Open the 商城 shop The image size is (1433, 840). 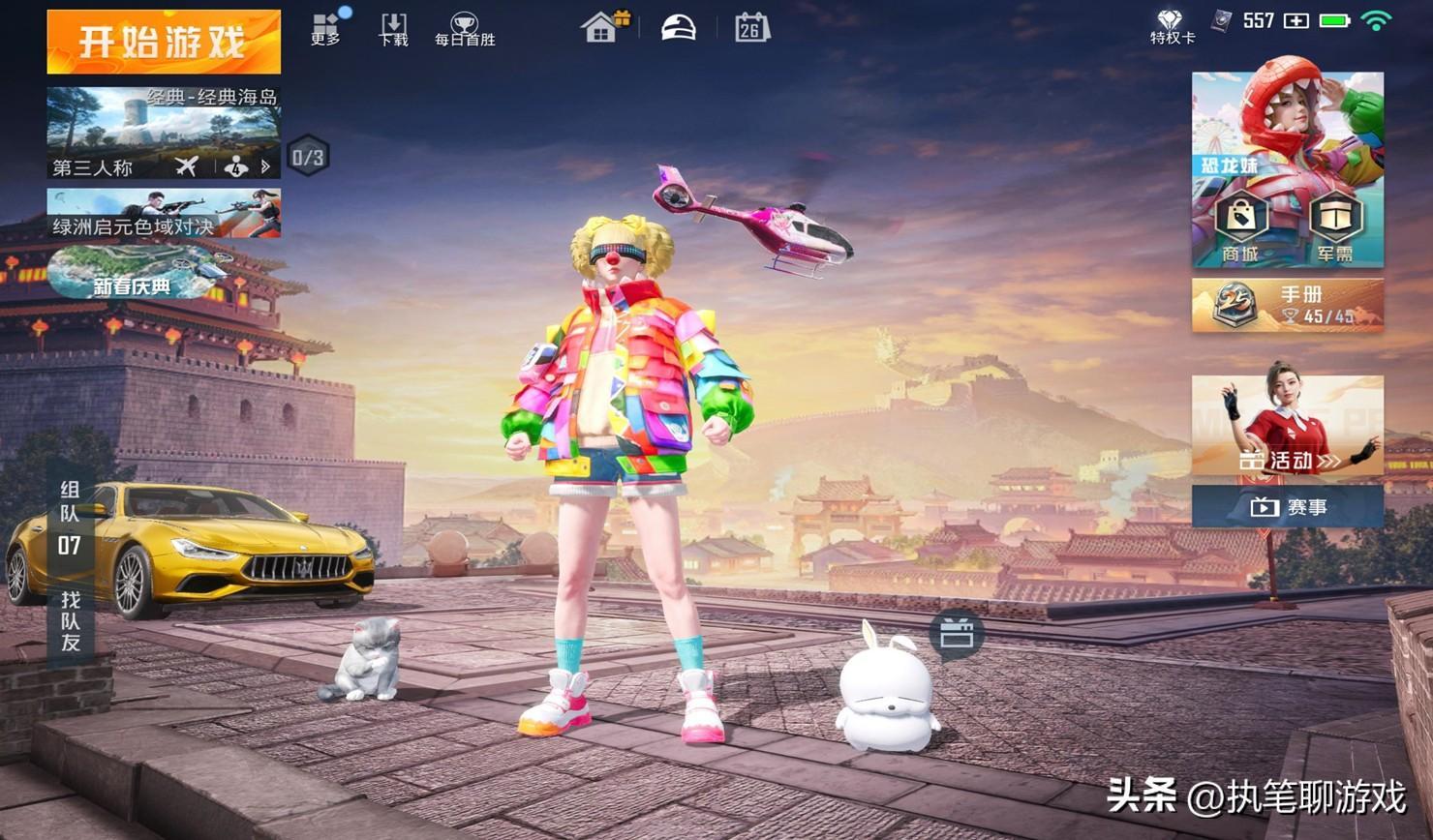pyautogui.click(x=1240, y=228)
